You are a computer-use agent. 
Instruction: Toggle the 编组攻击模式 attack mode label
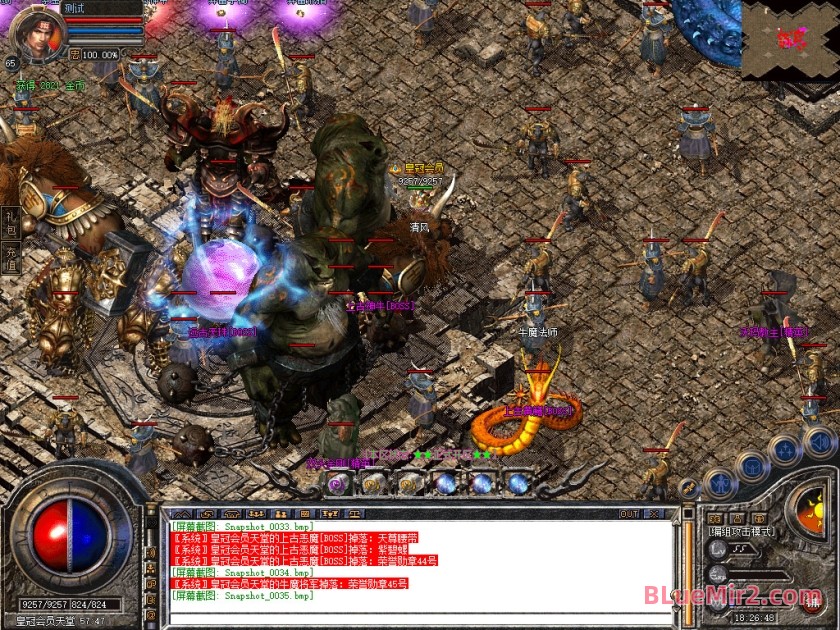tap(743, 532)
